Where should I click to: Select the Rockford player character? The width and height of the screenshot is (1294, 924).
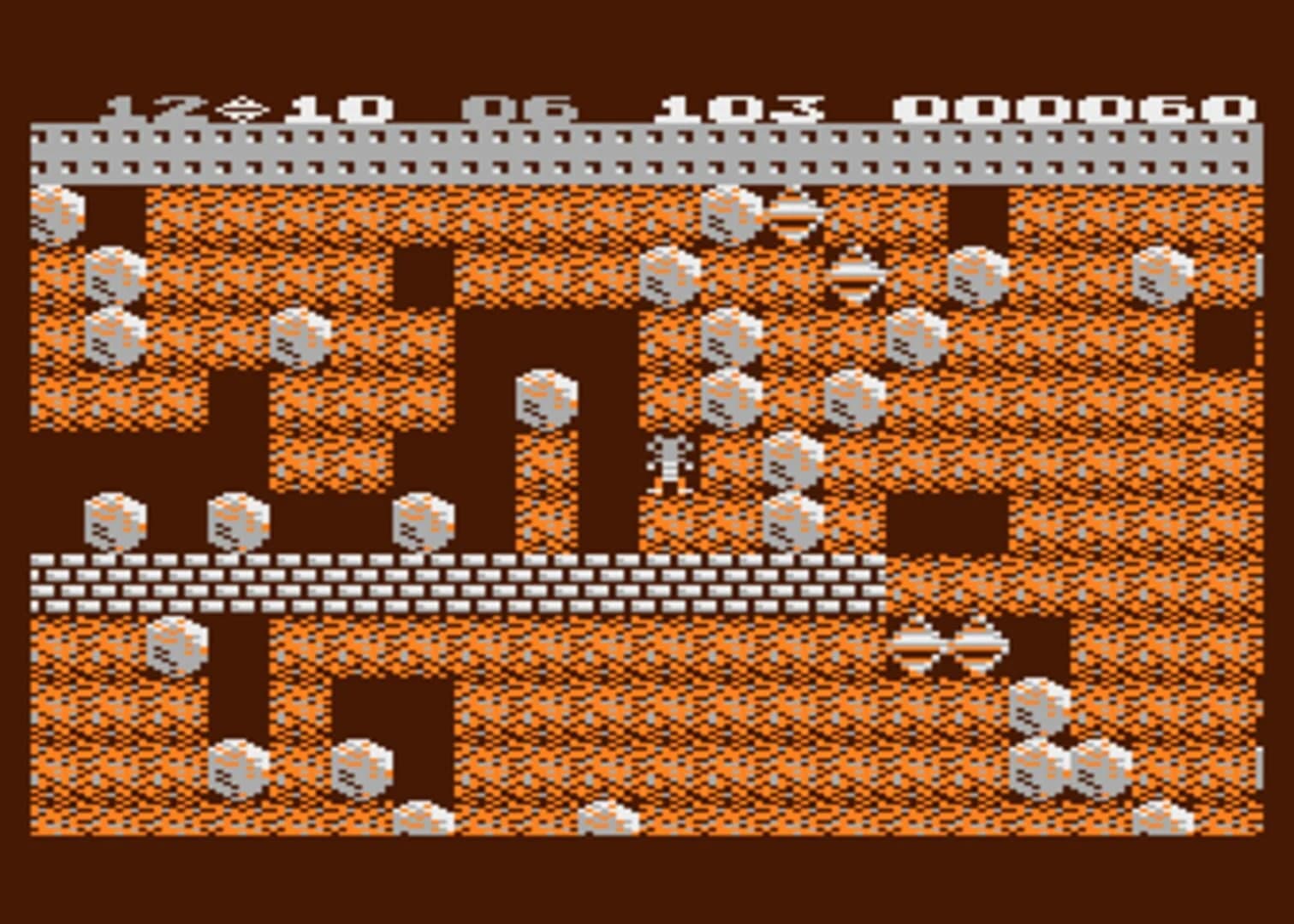(x=671, y=466)
